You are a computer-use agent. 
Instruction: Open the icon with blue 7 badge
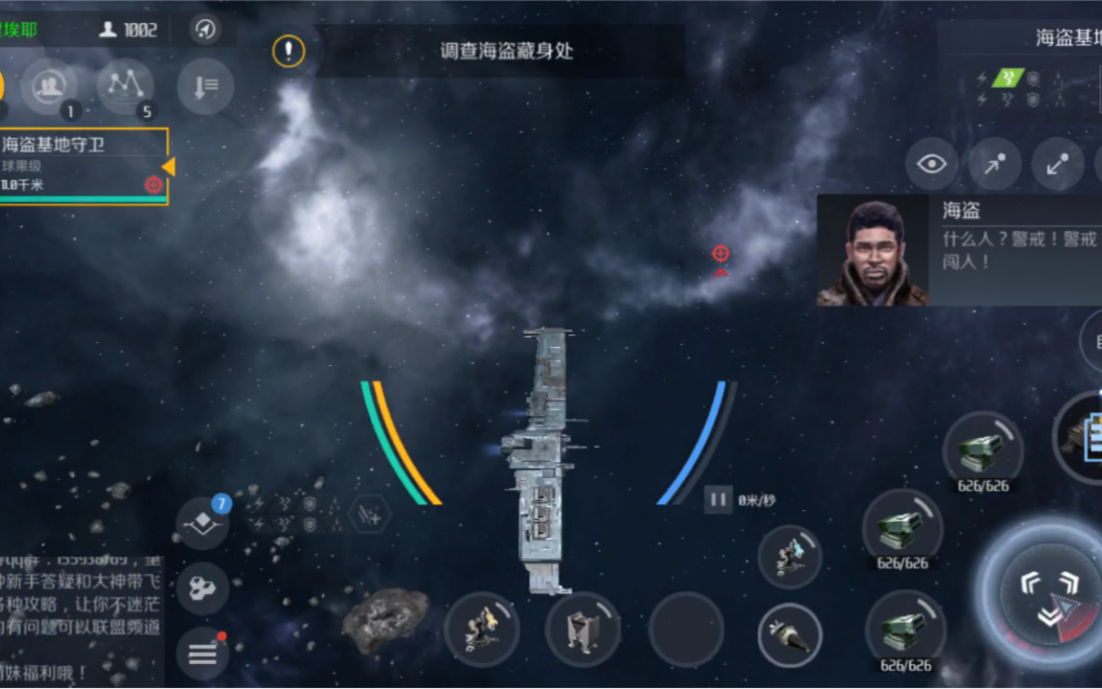point(203,521)
